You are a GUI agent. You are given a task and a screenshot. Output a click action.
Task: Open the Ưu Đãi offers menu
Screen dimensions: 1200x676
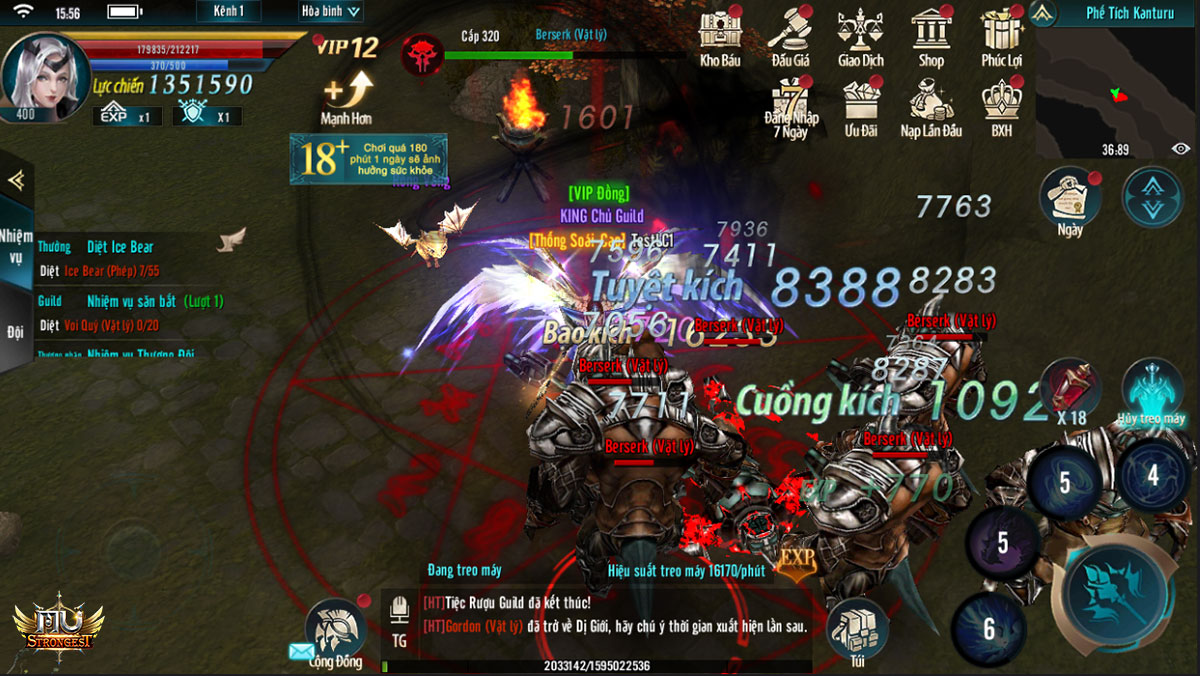click(860, 106)
